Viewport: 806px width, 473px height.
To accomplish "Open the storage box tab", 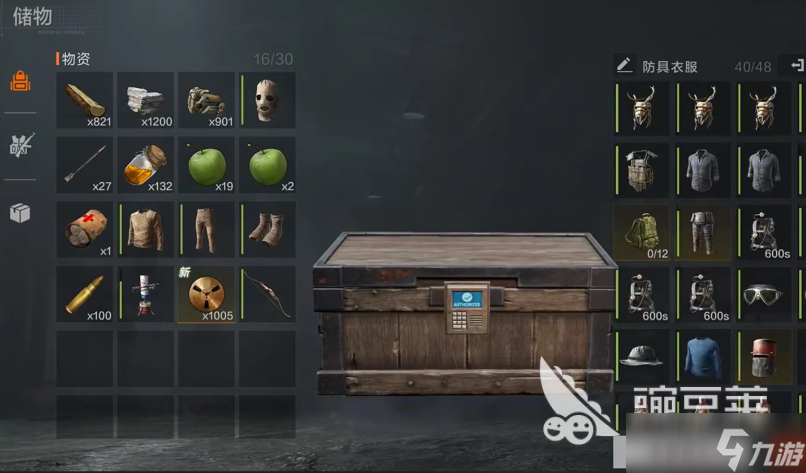I will click(20, 212).
